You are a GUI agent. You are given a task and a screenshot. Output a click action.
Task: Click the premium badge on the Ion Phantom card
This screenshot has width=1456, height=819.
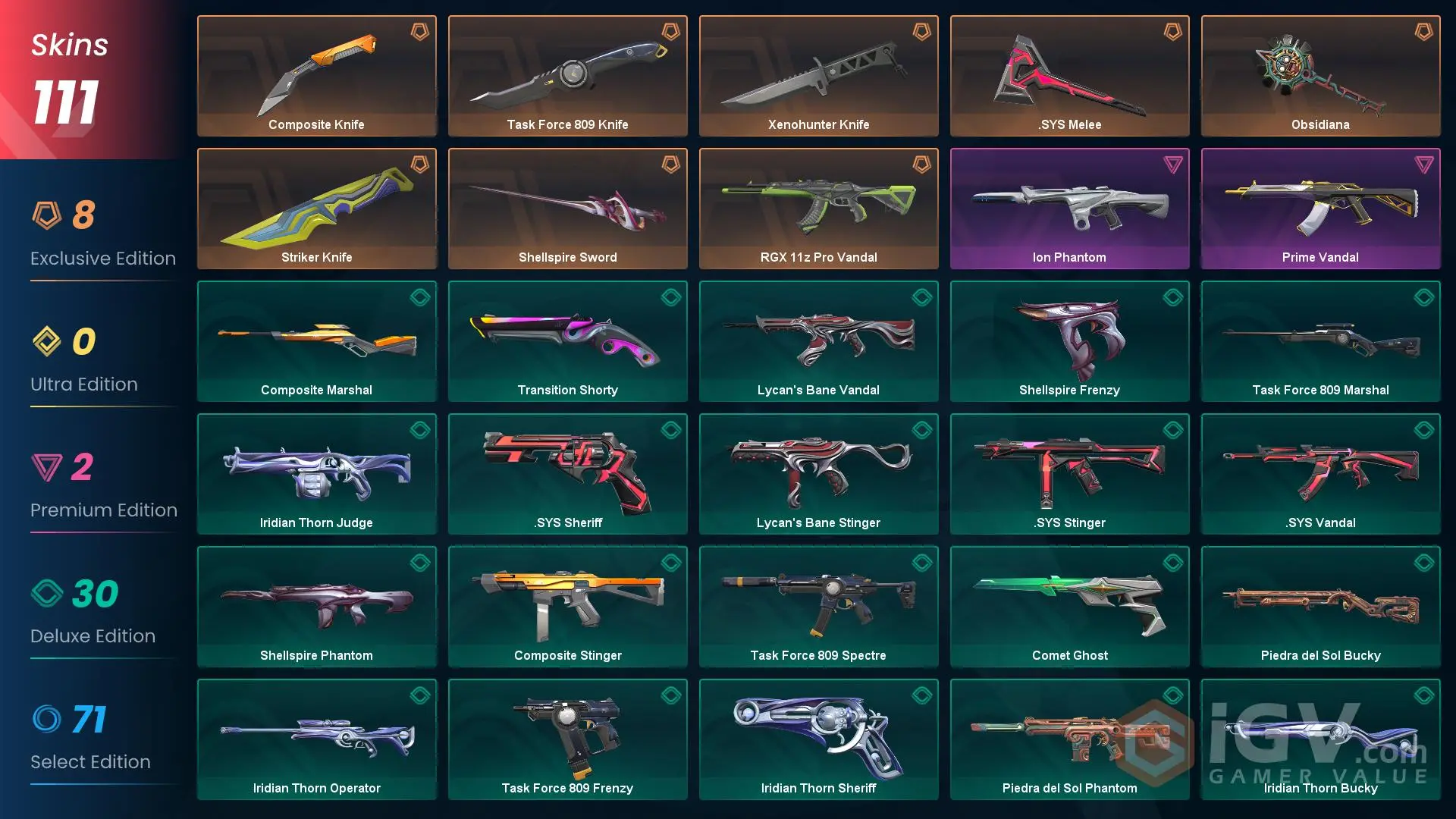pos(1172,165)
